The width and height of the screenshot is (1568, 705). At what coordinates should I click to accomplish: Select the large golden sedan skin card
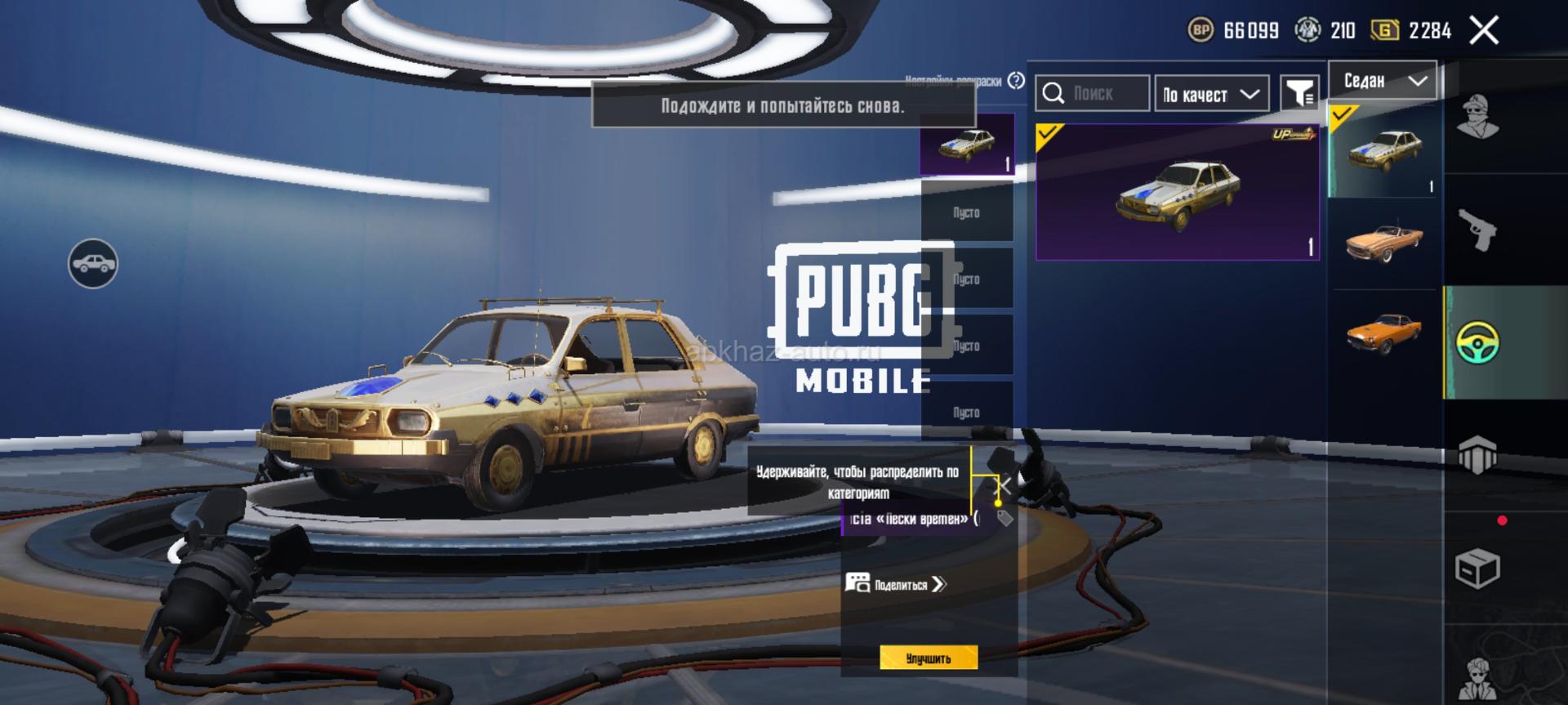1177,193
